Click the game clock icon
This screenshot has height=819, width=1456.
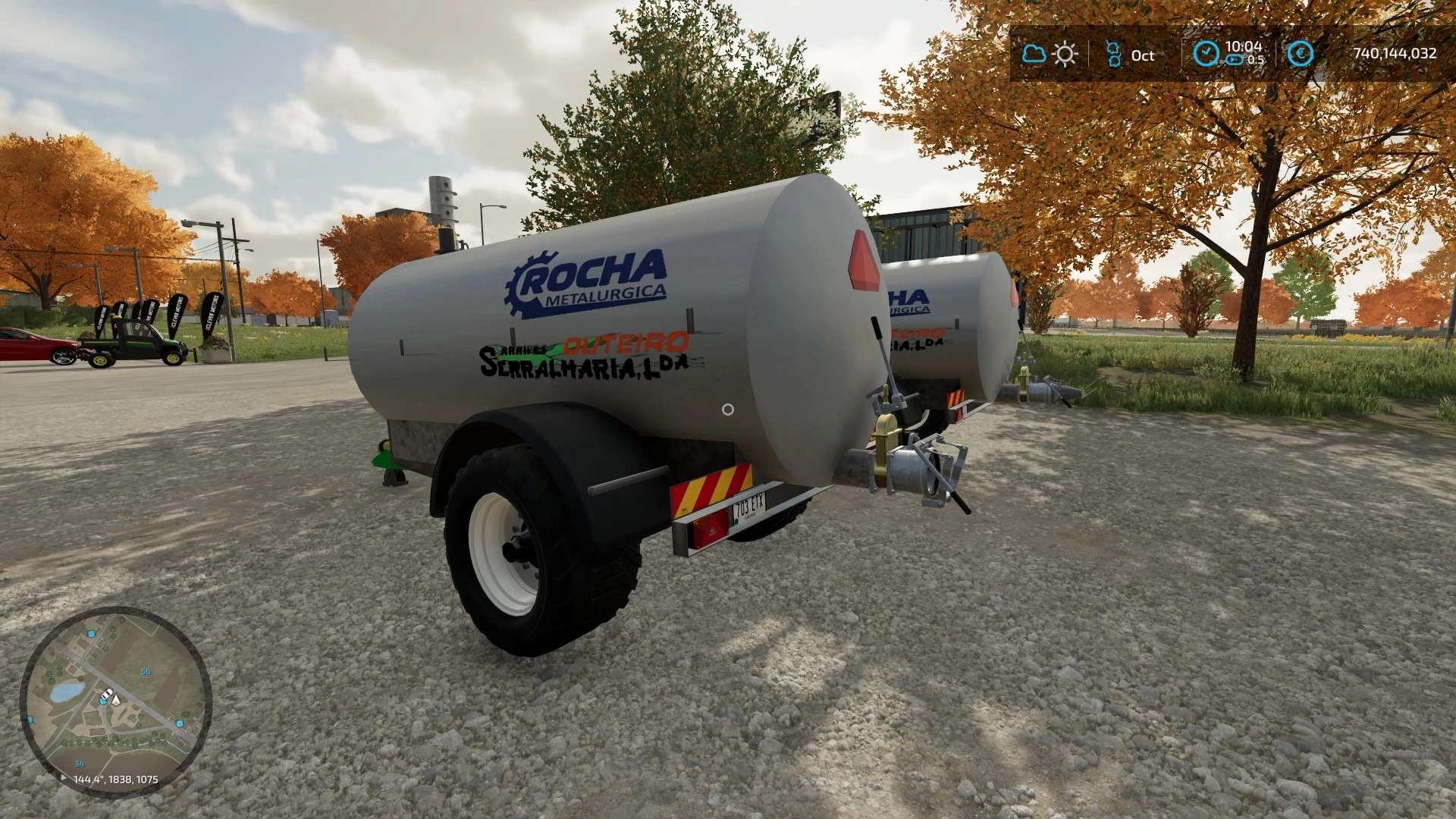pos(1206,54)
